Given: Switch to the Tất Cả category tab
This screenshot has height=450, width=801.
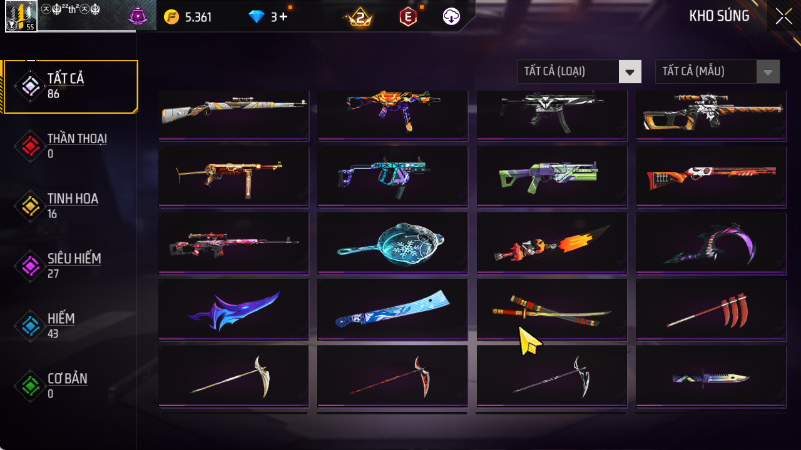Looking at the screenshot, I should click(x=70, y=85).
